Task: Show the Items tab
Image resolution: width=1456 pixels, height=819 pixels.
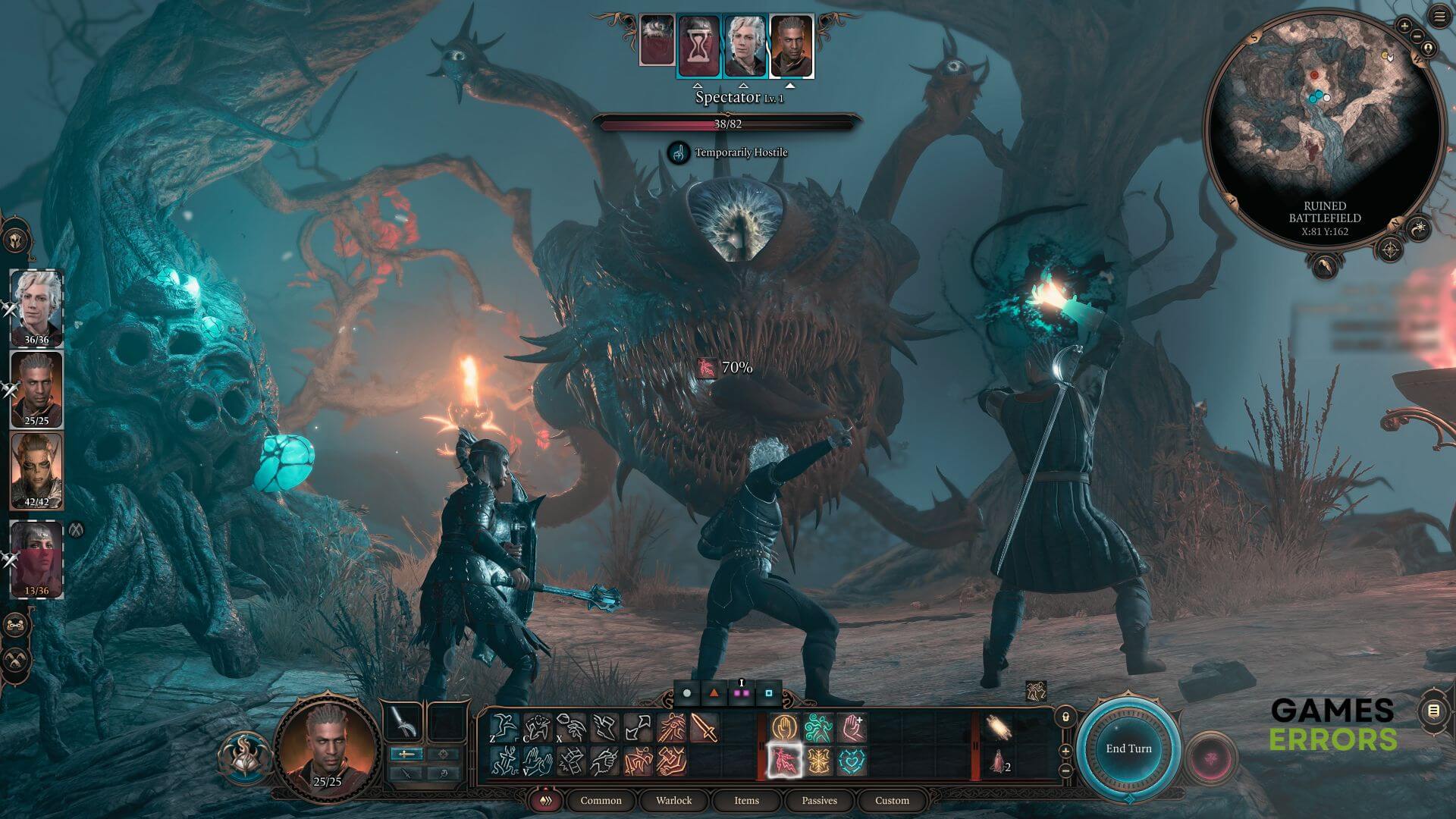Action: point(746,800)
